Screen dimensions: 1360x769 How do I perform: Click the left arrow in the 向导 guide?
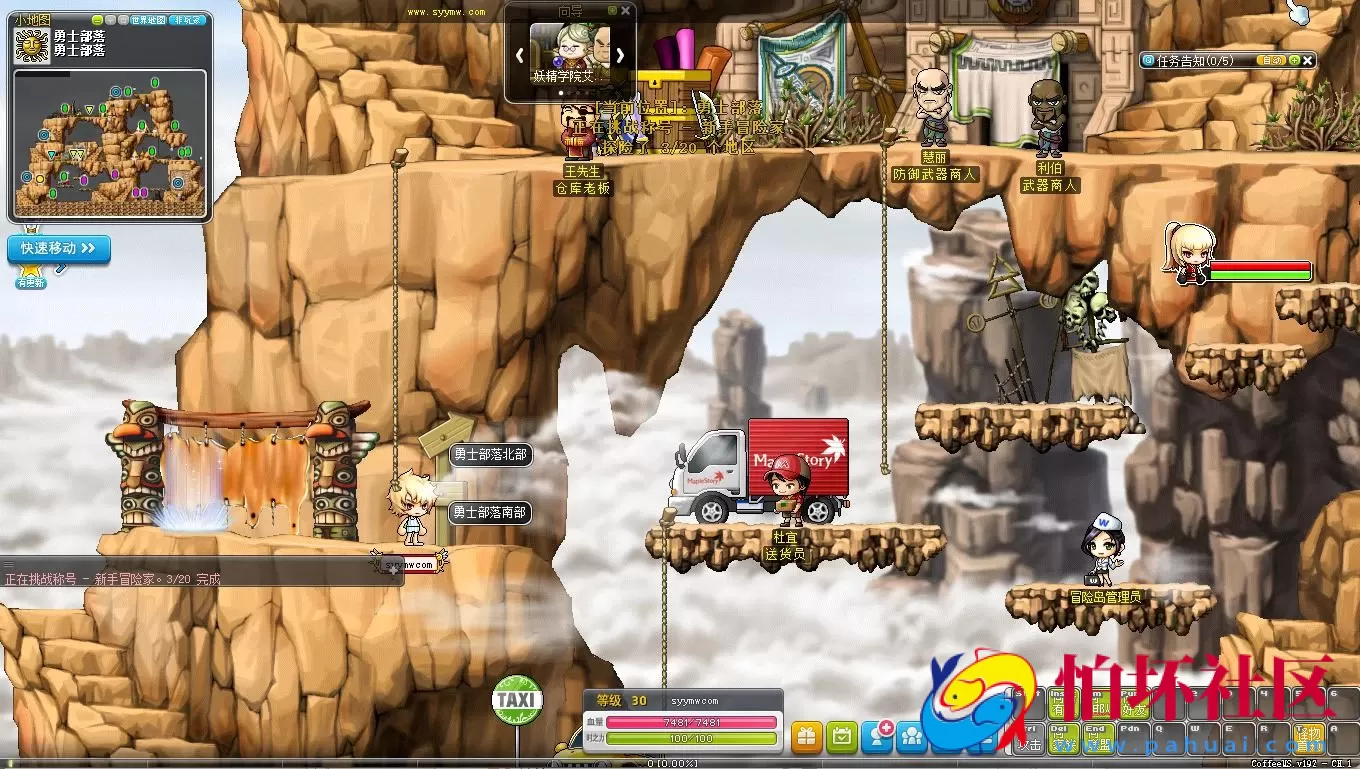pyautogui.click(x=519, y=55)
